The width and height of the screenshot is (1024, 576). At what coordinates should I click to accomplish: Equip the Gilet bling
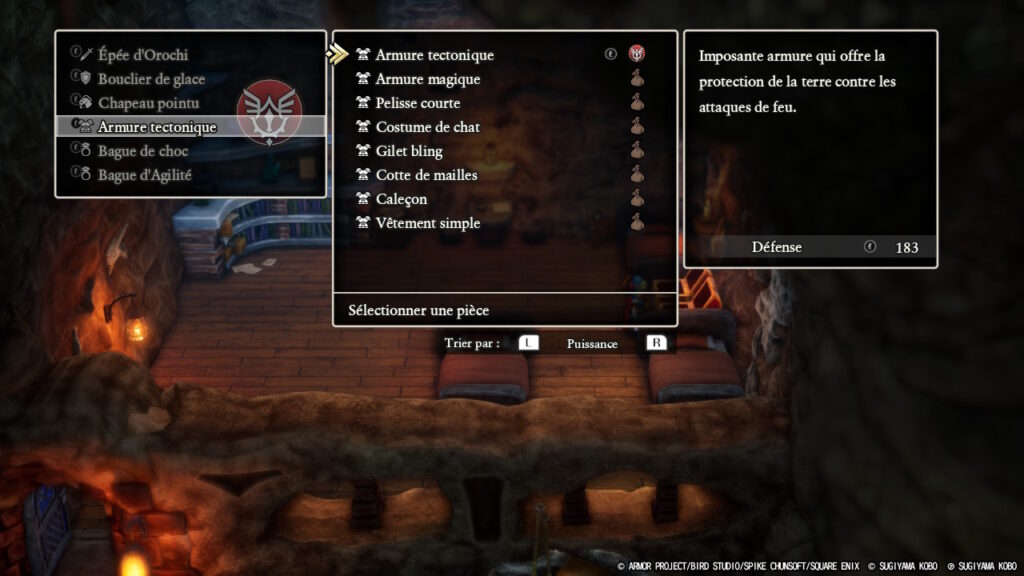(x=408, y=151)
